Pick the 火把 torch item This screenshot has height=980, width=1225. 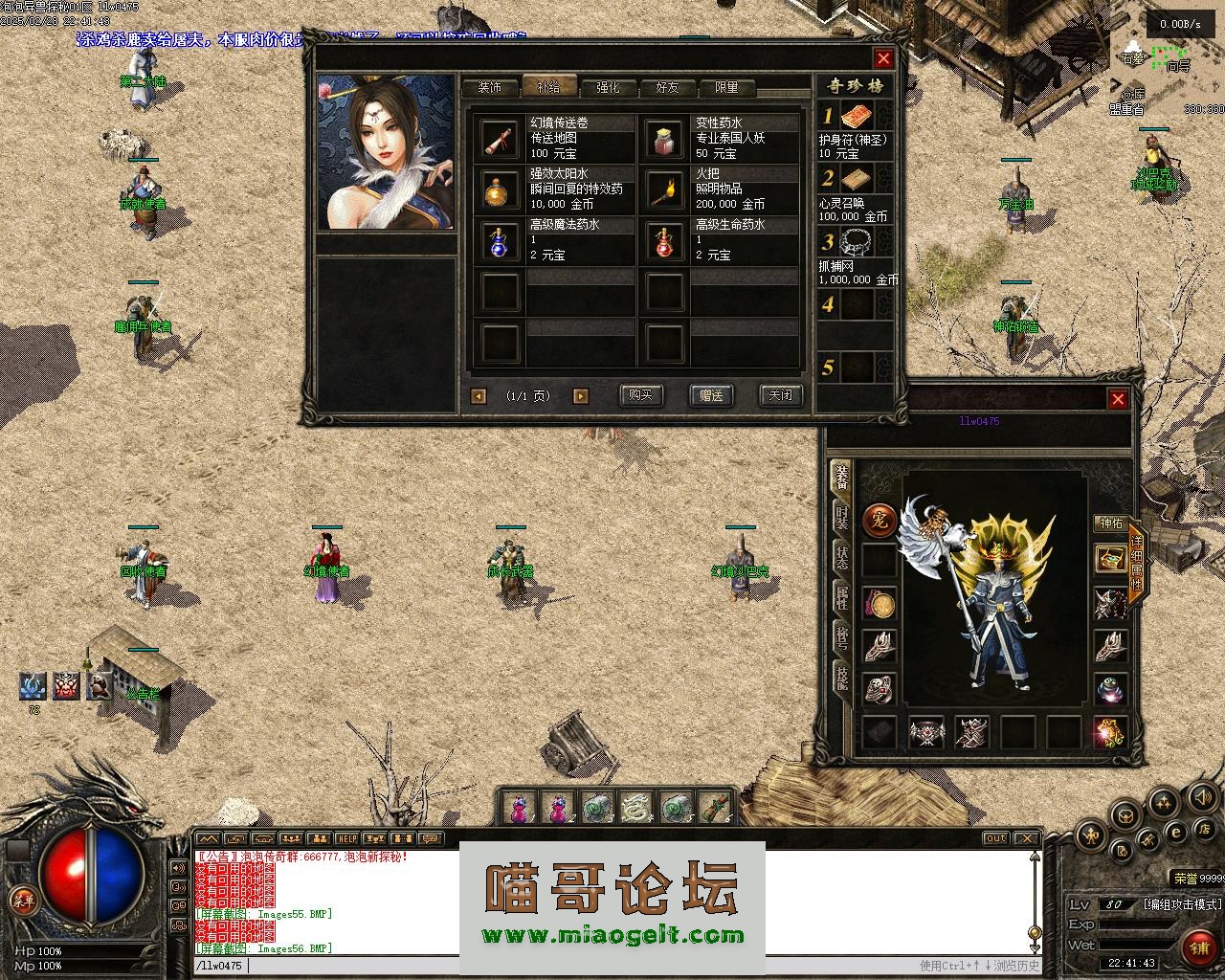(x=665, y=189)
